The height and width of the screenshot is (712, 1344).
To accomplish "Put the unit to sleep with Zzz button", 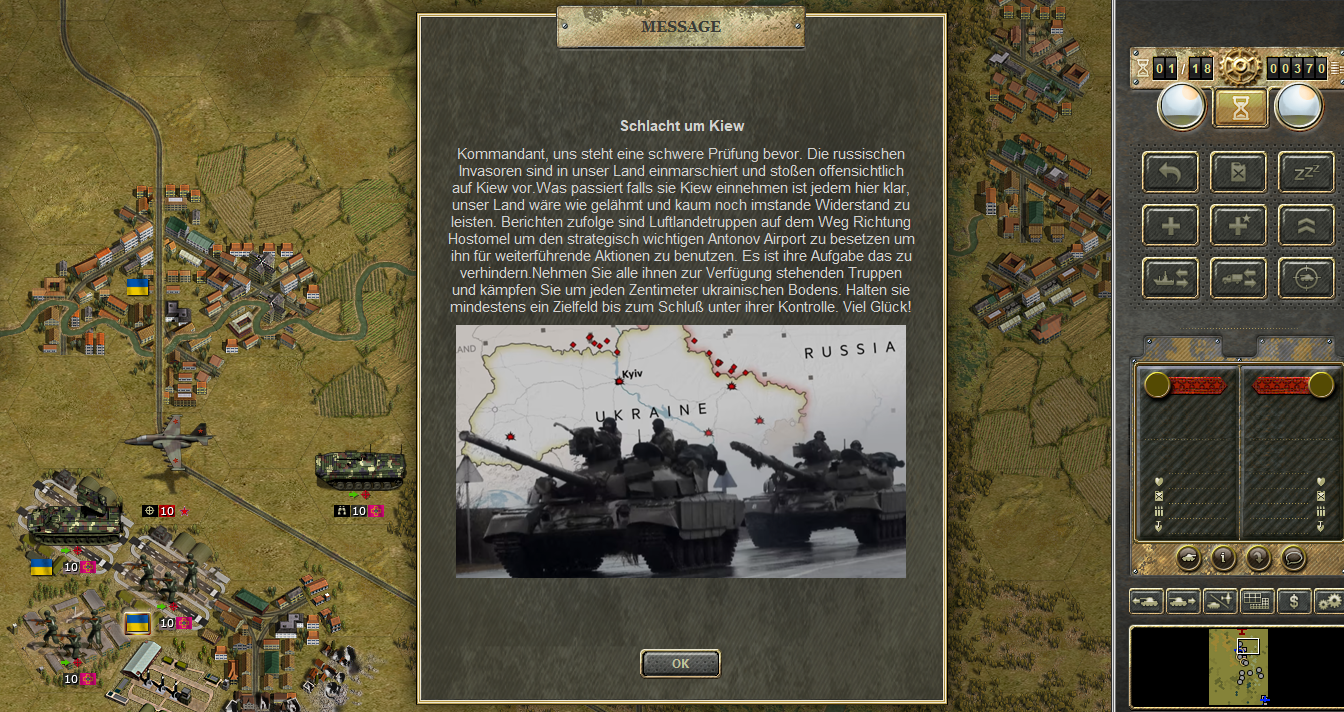I will point(1306,172).
